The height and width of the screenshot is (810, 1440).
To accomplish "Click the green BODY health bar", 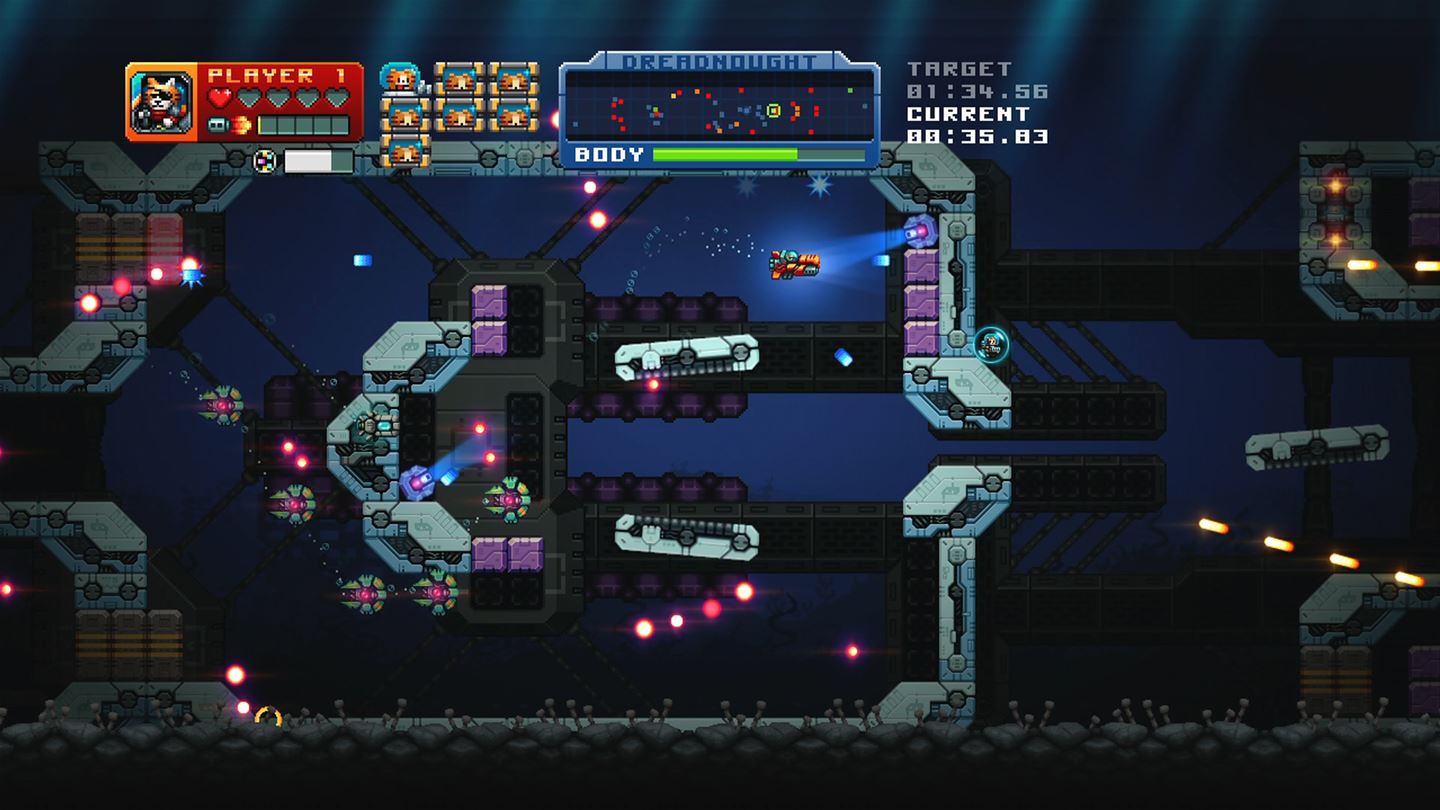I will tap(725, 154).
